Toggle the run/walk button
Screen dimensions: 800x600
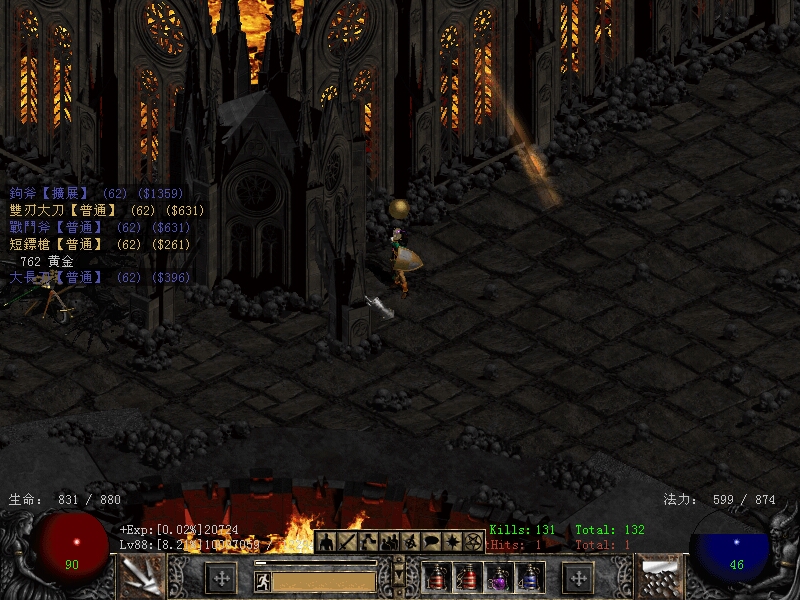[x=263, y=581]
